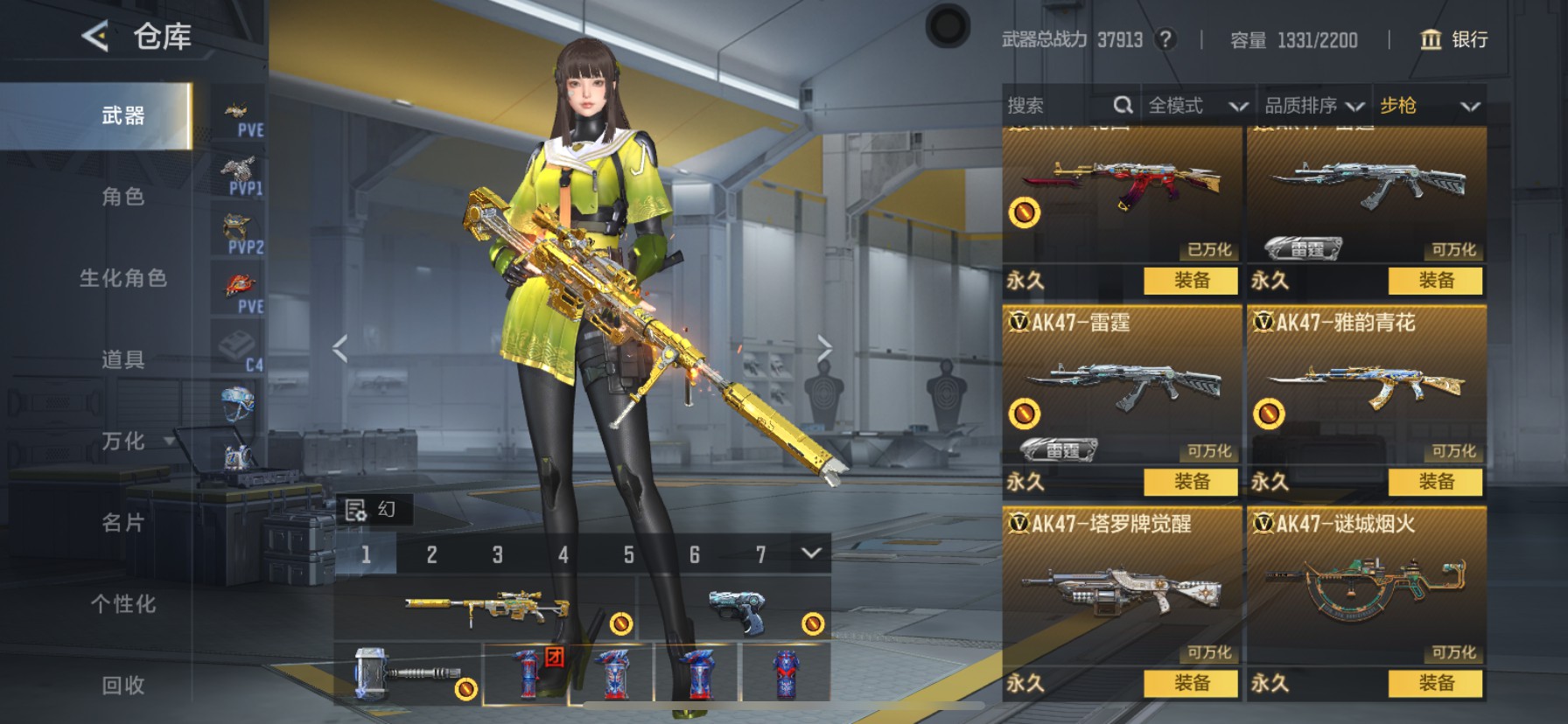Select the hammer melee weapon slot
The image size is (1568, 724).
click(x=408, y=673)
